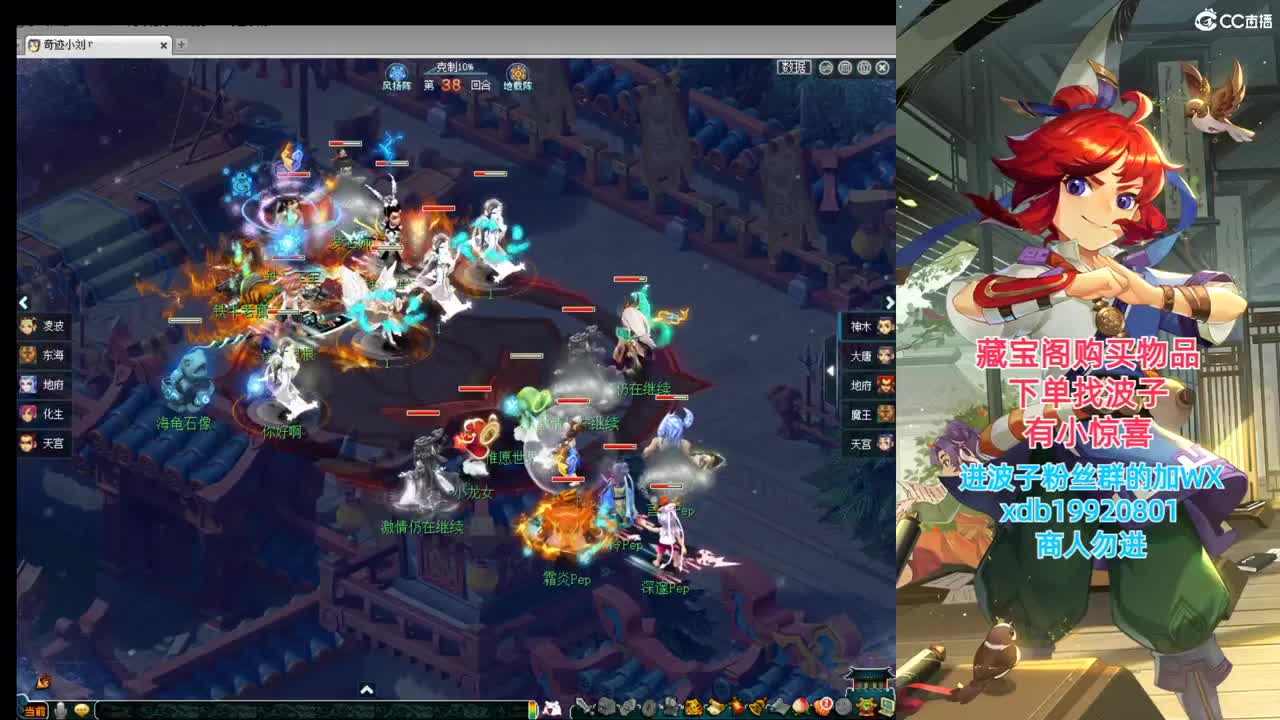The width and height of the screenshot is (1280, 720).
Task: Toggle the microphone in the chat bar
Action: tap(62, 708)
